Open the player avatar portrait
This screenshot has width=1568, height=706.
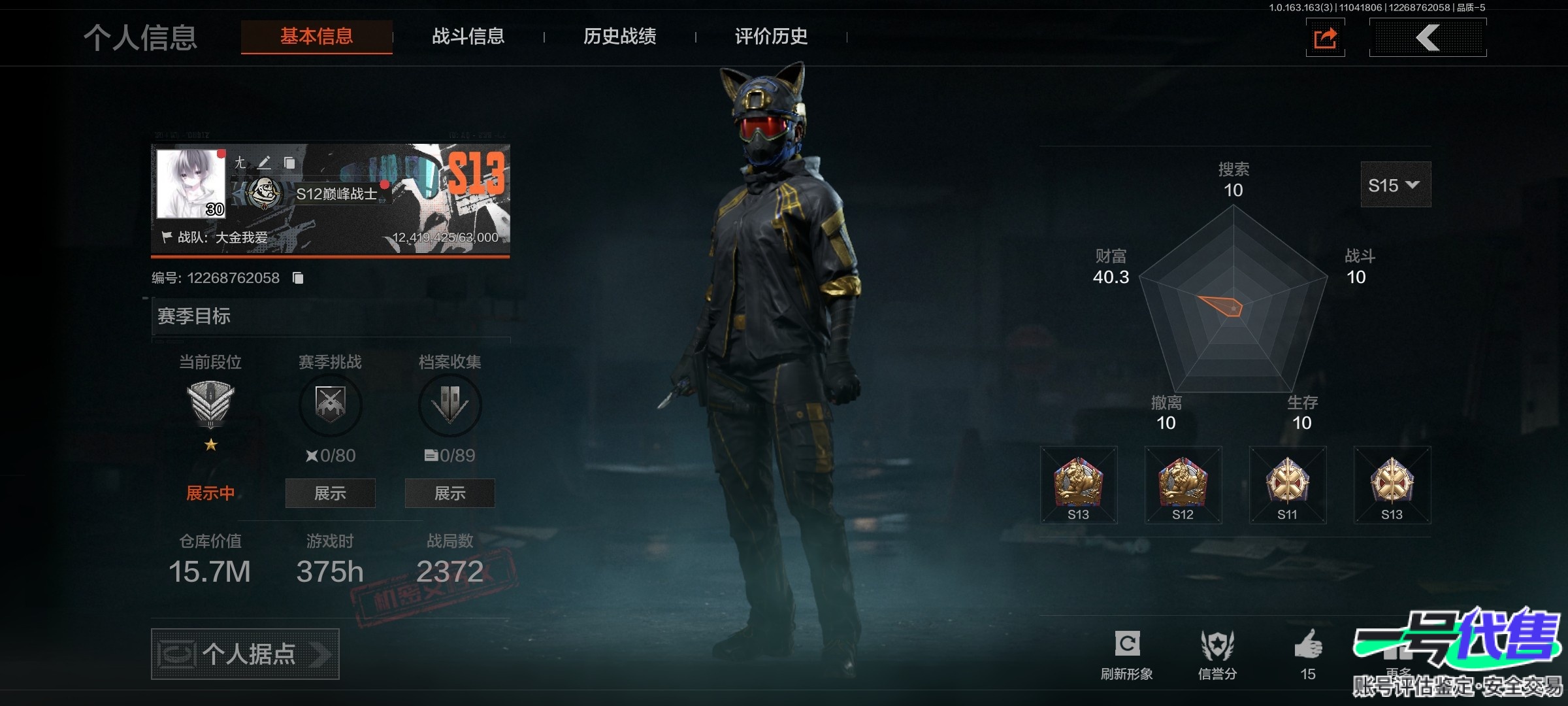coord(191,184)
